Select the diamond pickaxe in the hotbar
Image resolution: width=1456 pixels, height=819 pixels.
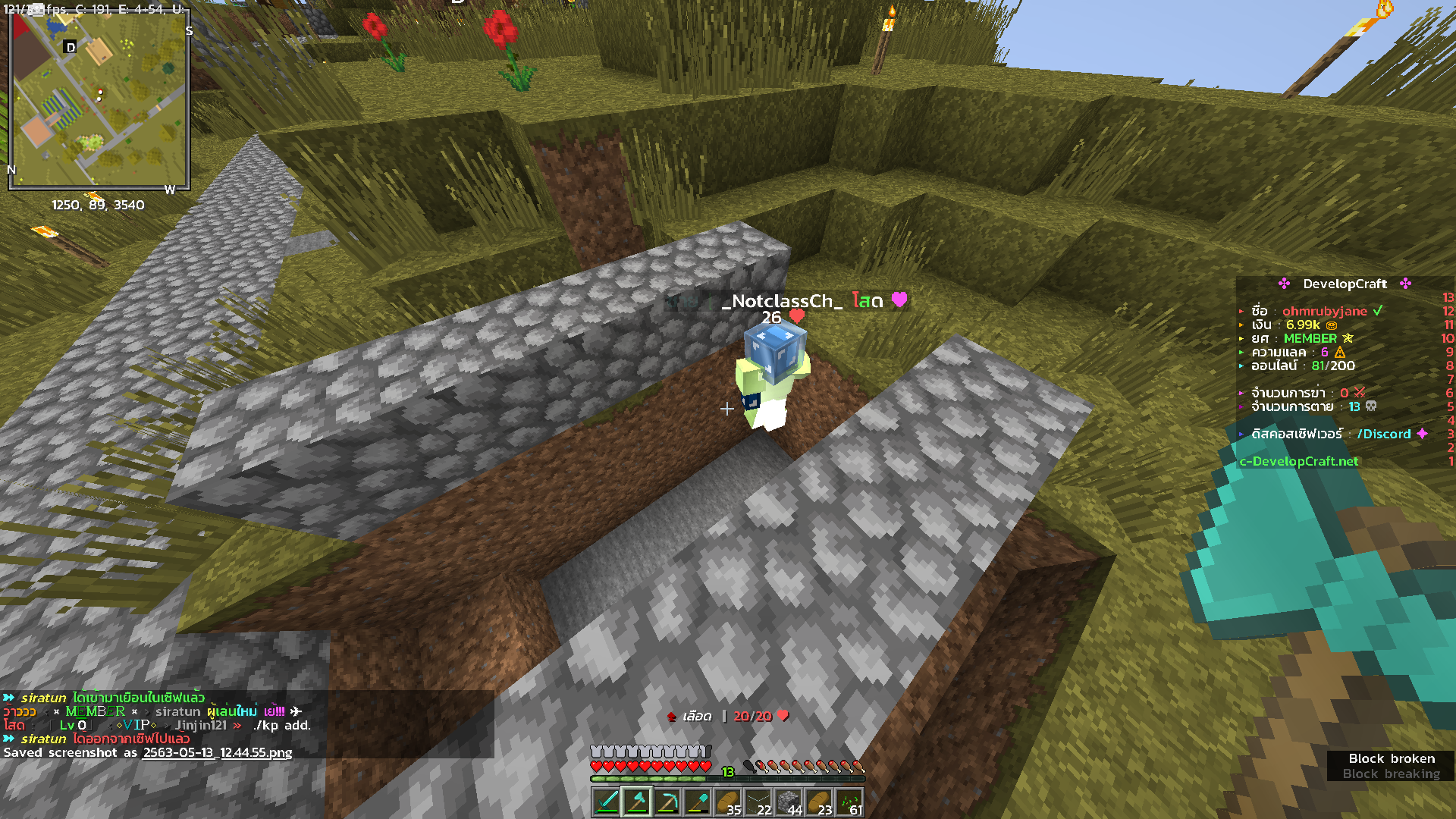pyautogui.click(x=667, y=802)
